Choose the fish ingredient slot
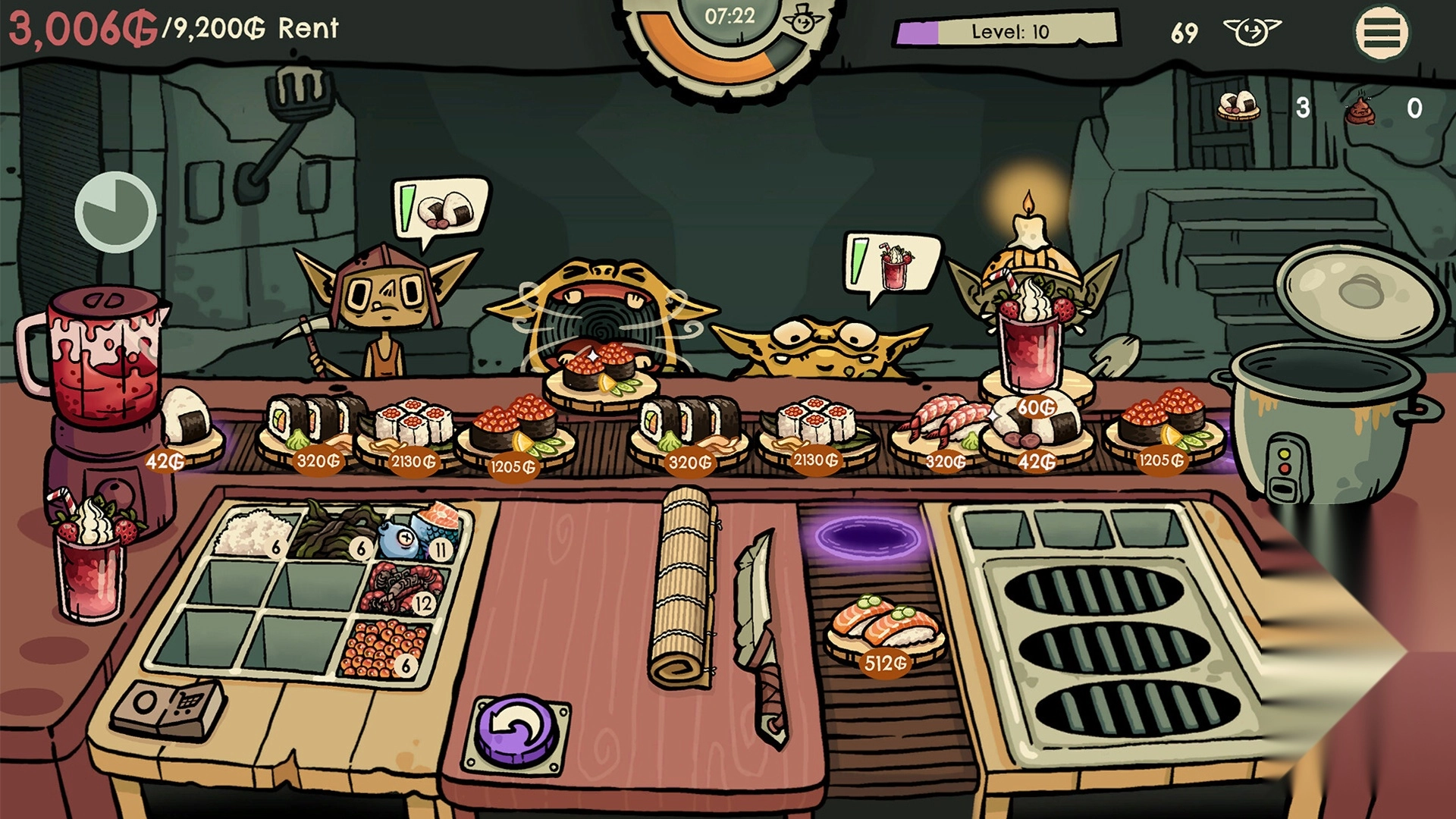The image size is (1456, 819). (419, 531)
